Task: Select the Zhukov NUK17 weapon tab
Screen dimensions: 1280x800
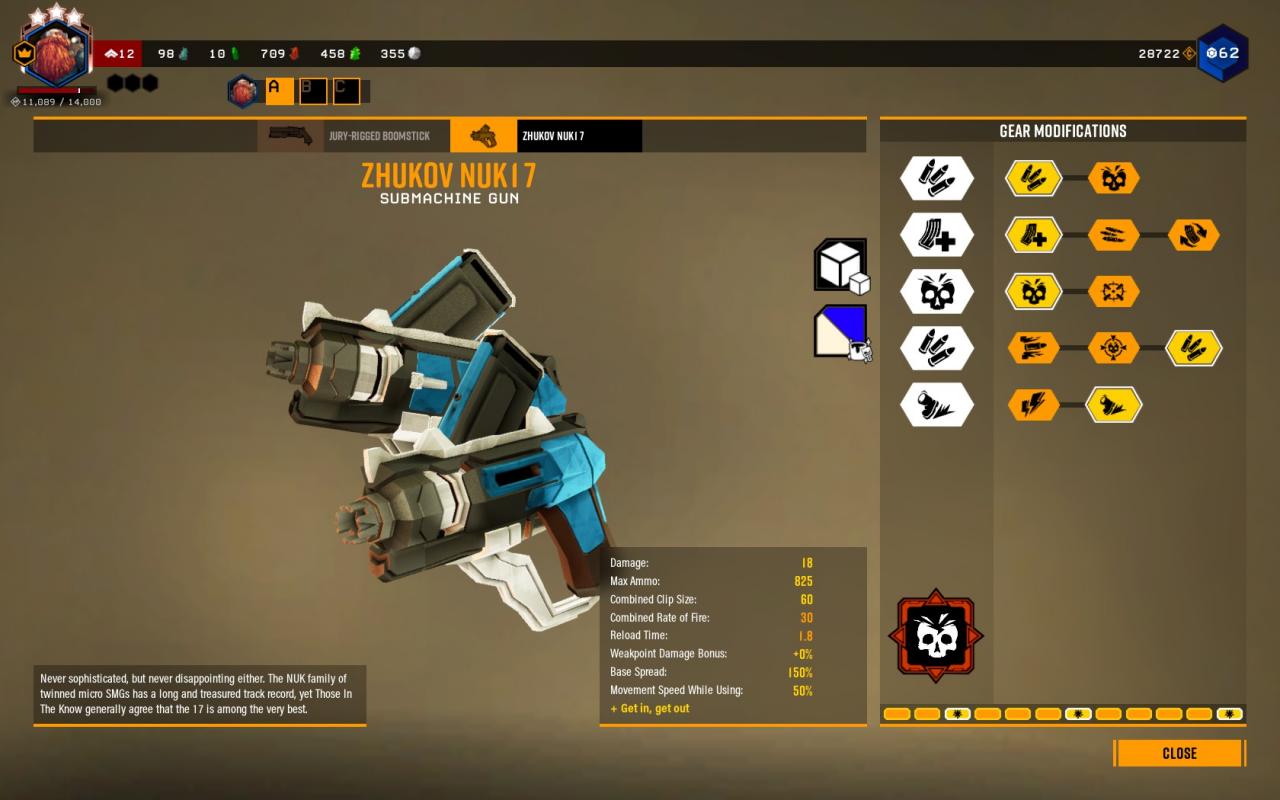Action: pos(546,136)
